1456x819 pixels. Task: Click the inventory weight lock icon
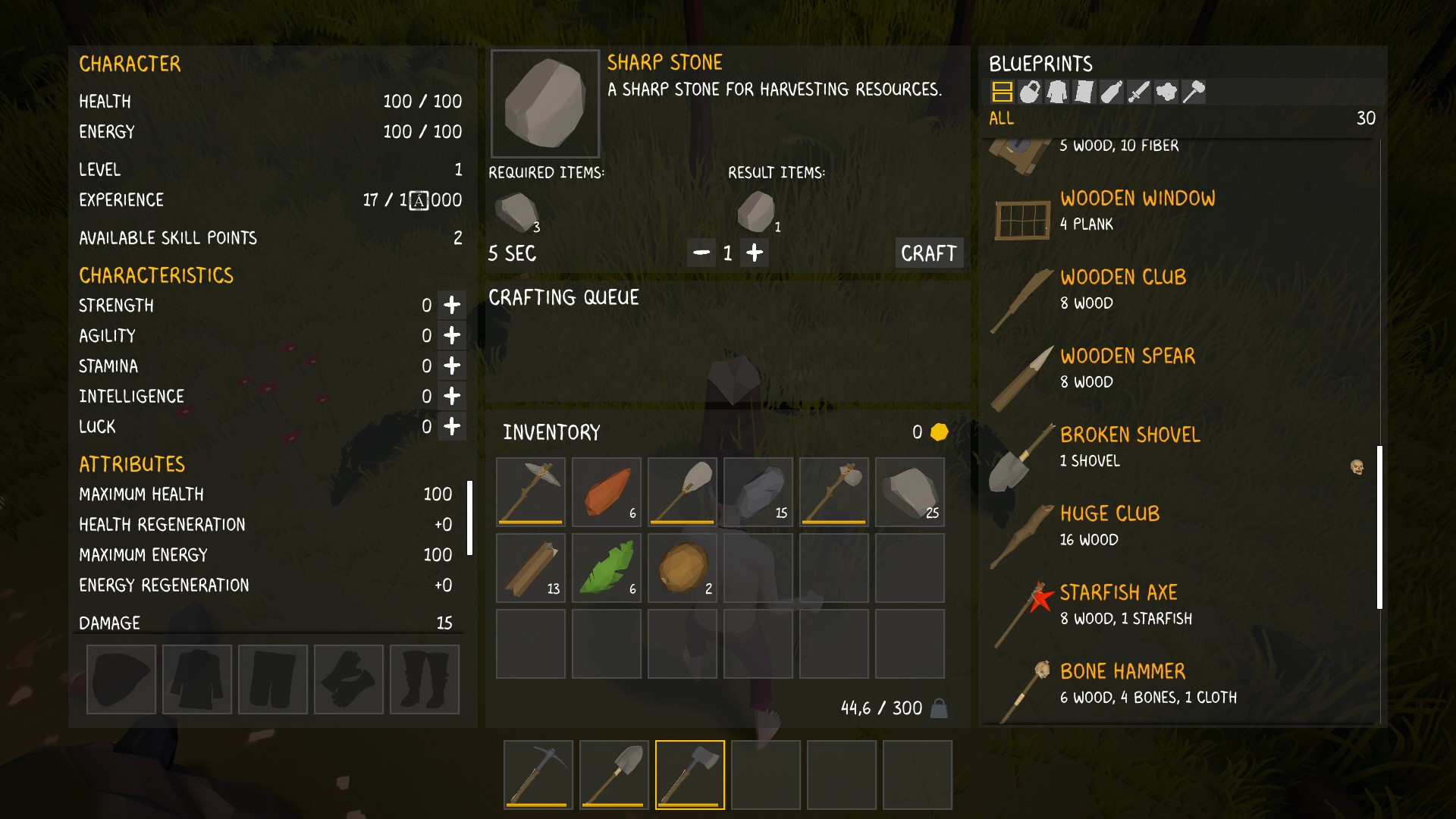click(x=939, y=708)
